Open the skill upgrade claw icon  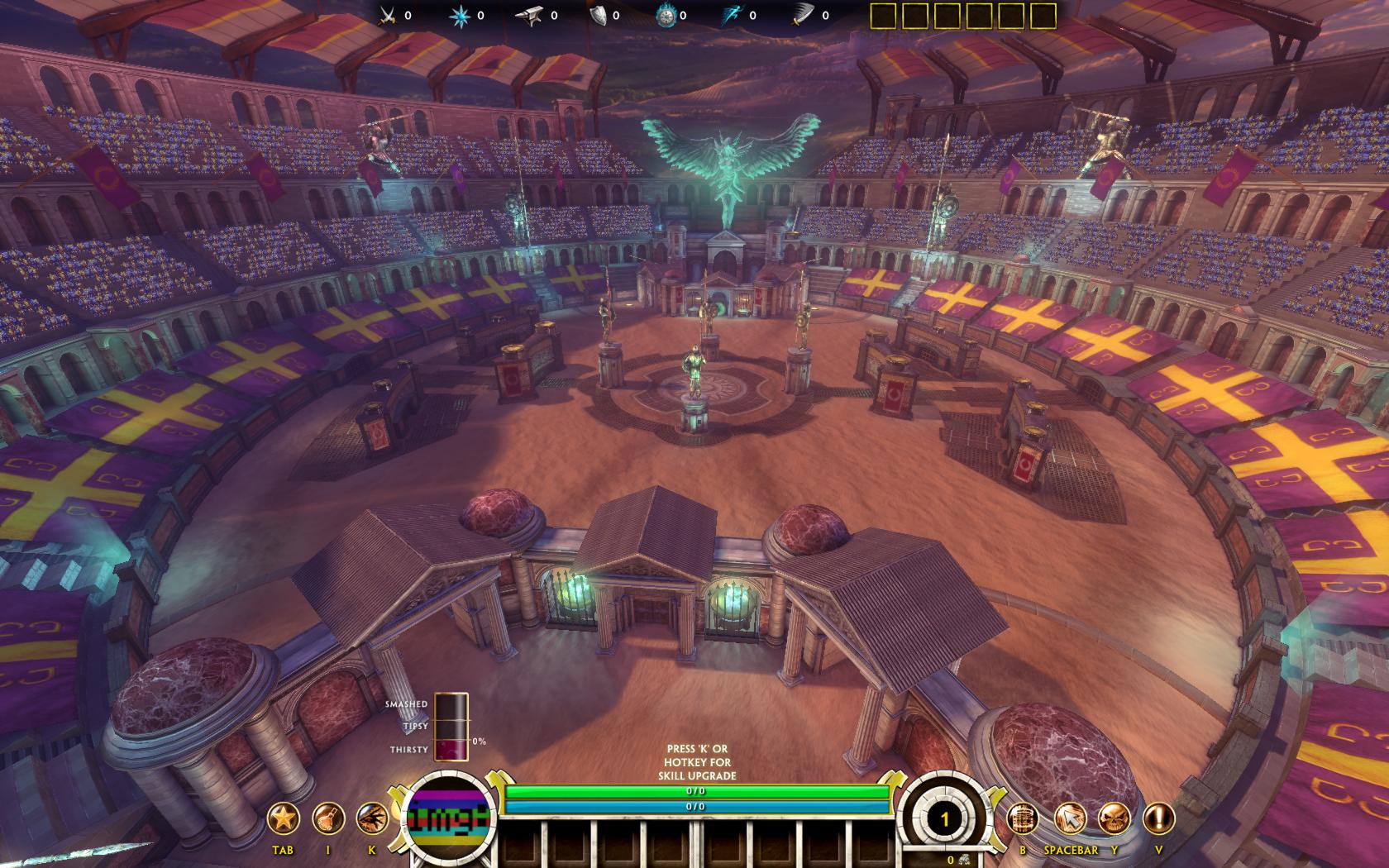coord(372,819)
